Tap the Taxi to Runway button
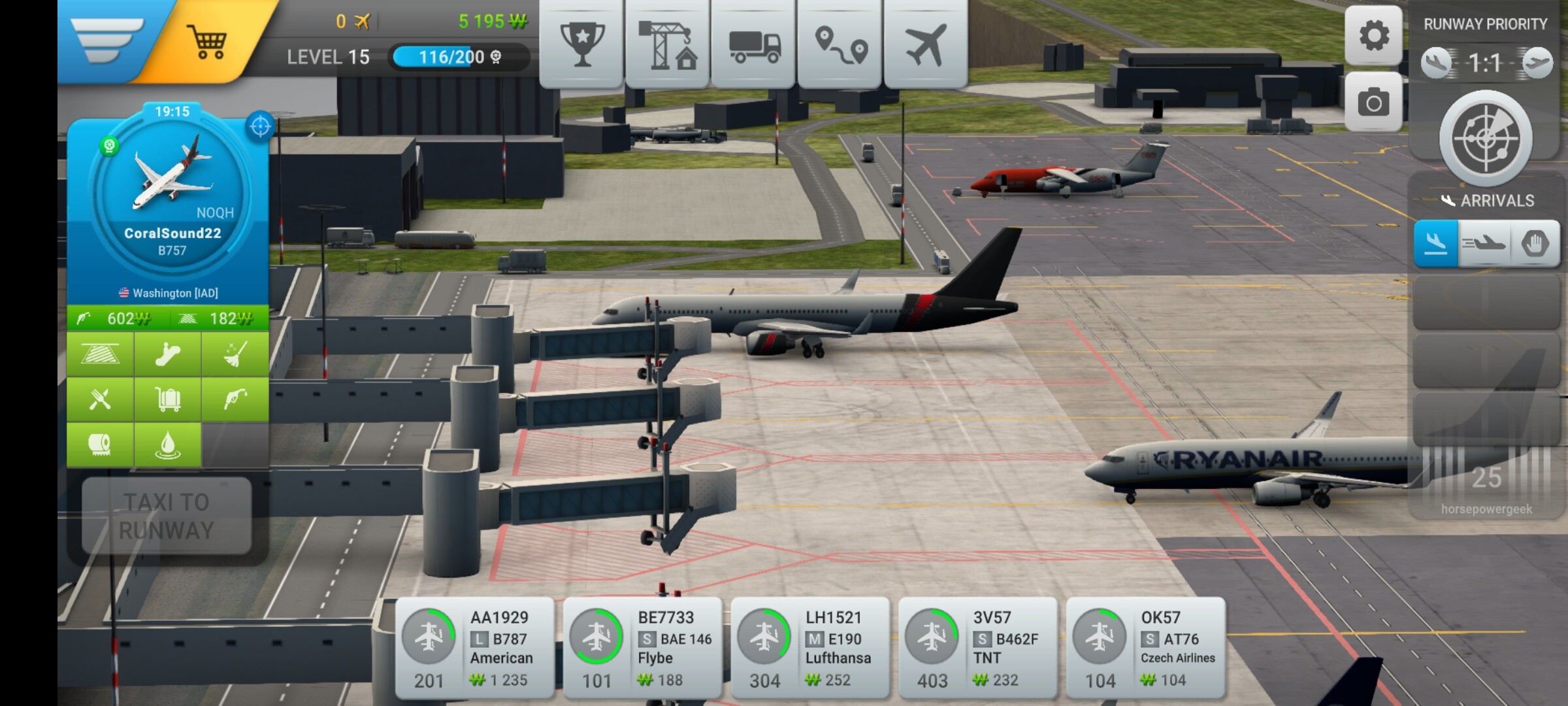1568x706 pixels. tap(167, 516)
